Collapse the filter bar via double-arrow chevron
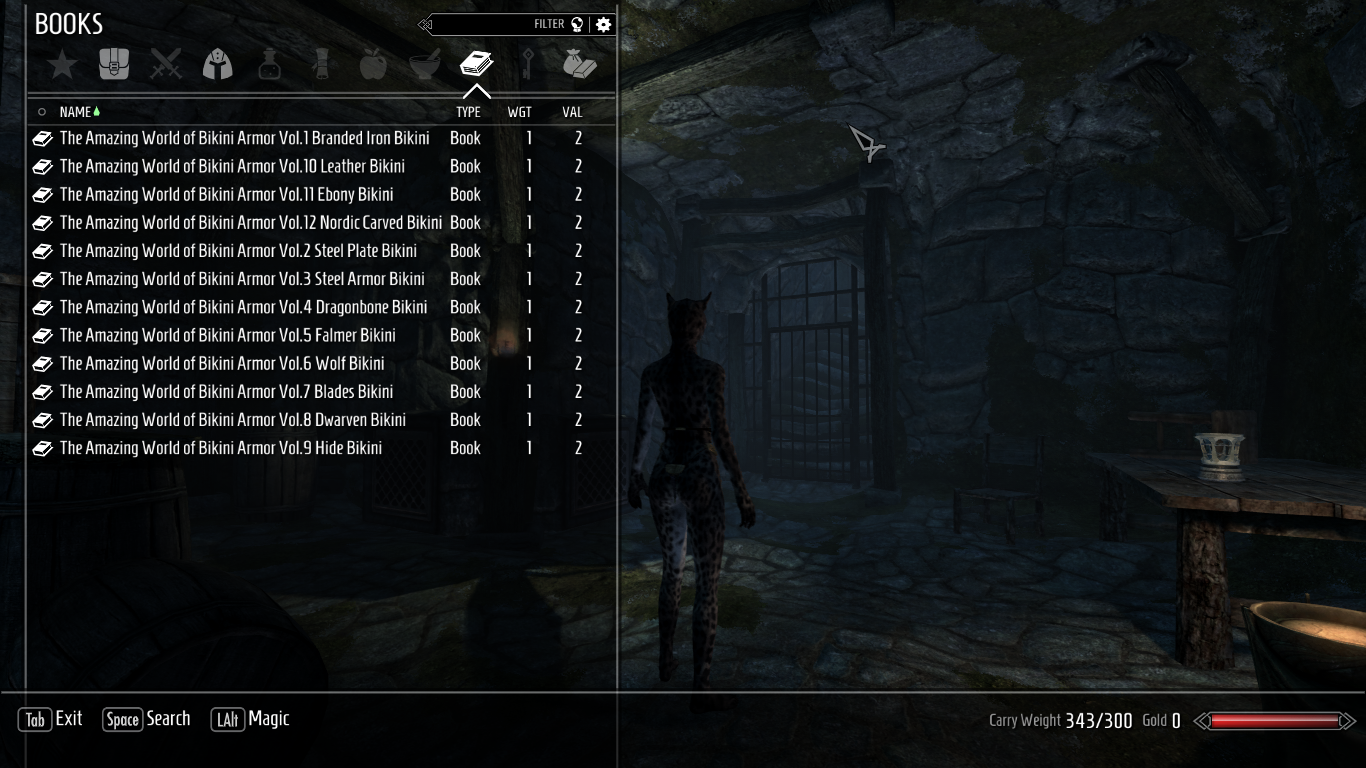Image resolution: width=1366 pixels, height=768 pixels. 423,23
